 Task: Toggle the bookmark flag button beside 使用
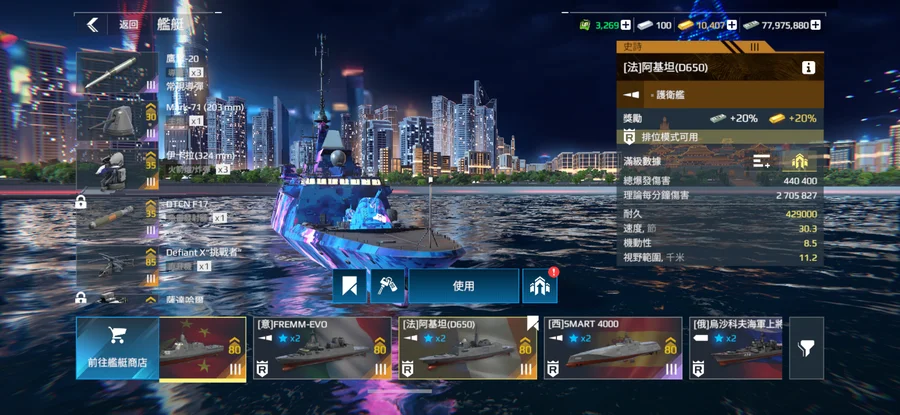click(349, 286)
